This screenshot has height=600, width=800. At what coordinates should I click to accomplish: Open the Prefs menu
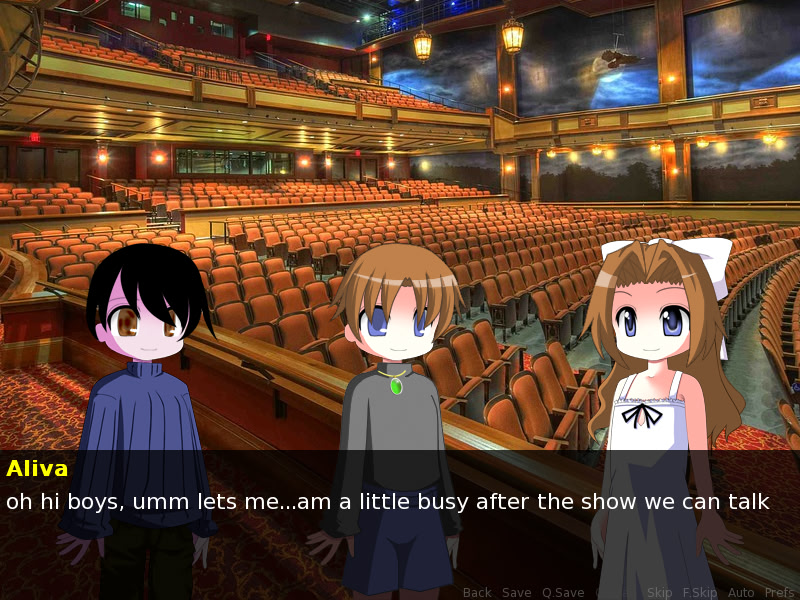point(779,593)
